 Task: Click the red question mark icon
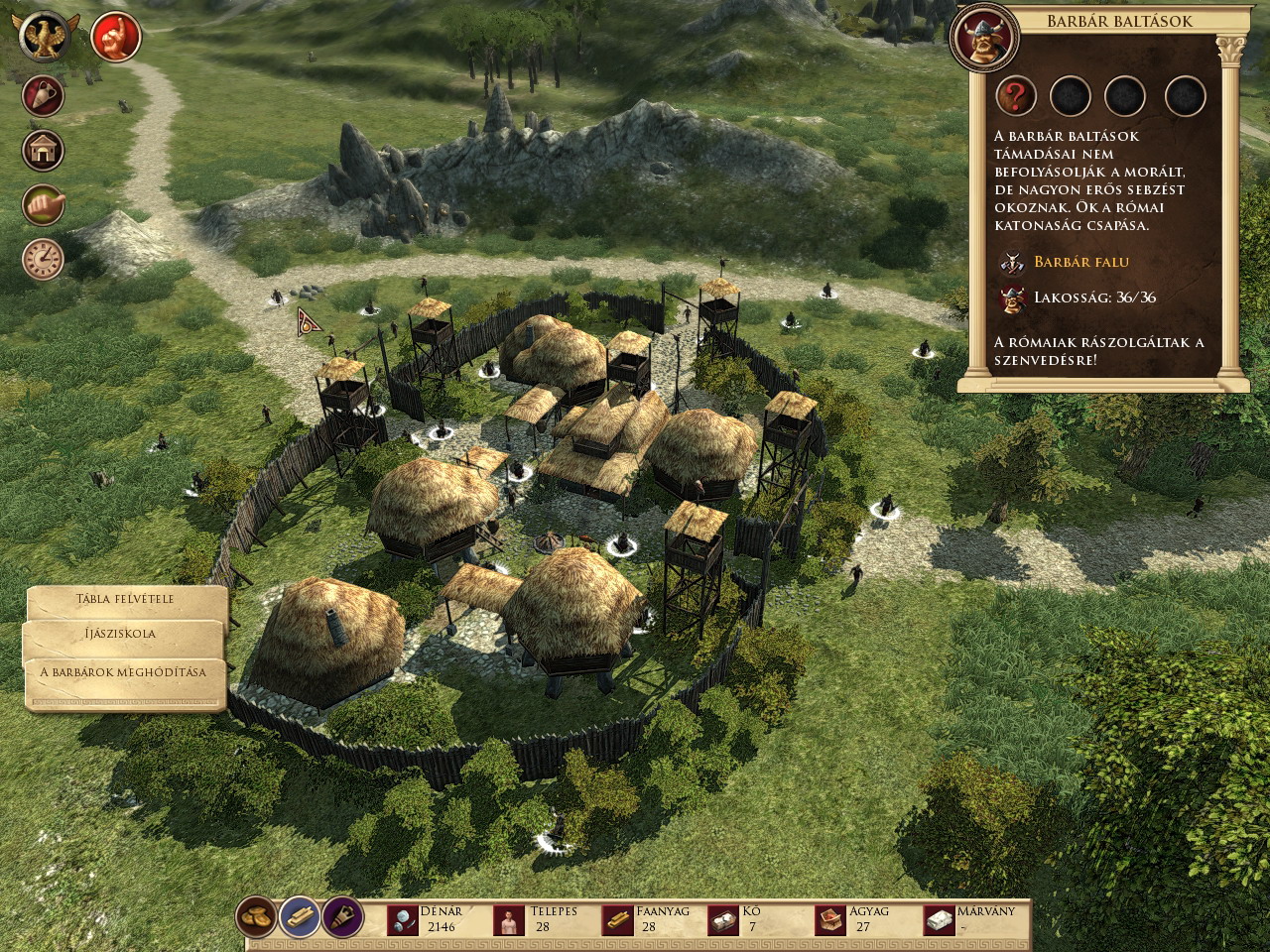tap(1016, 97)
